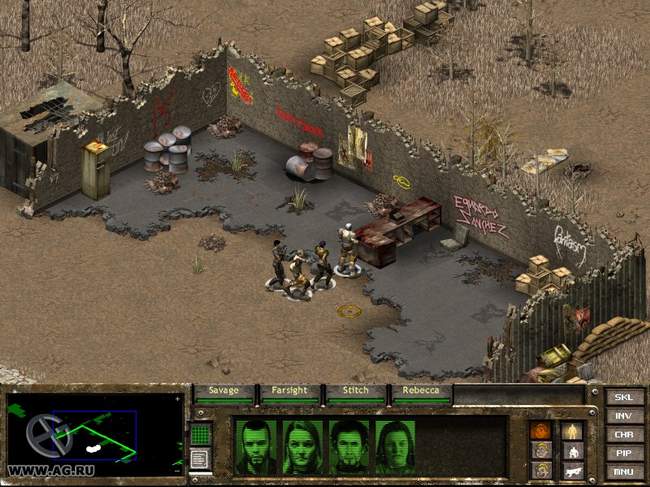This screenshot has height=487, width=650.
Task: Click the Rebecca name tab
Action: (x=421, y=391)
